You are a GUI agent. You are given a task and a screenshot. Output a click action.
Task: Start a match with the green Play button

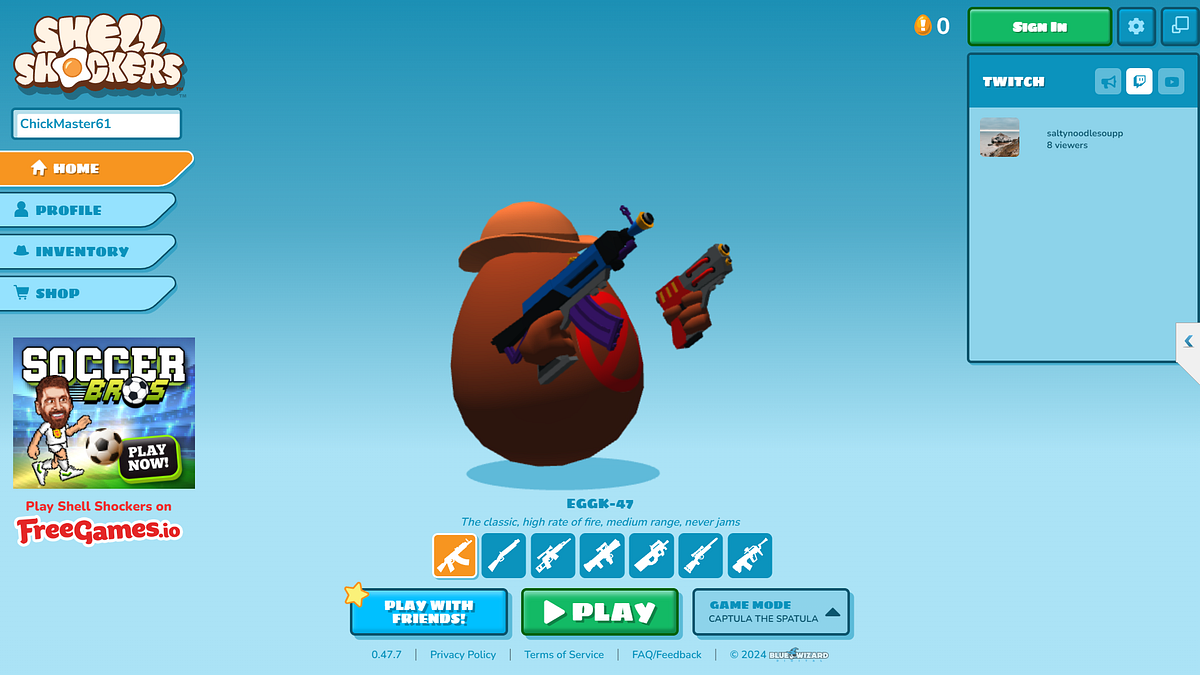[x=600, y=612]
